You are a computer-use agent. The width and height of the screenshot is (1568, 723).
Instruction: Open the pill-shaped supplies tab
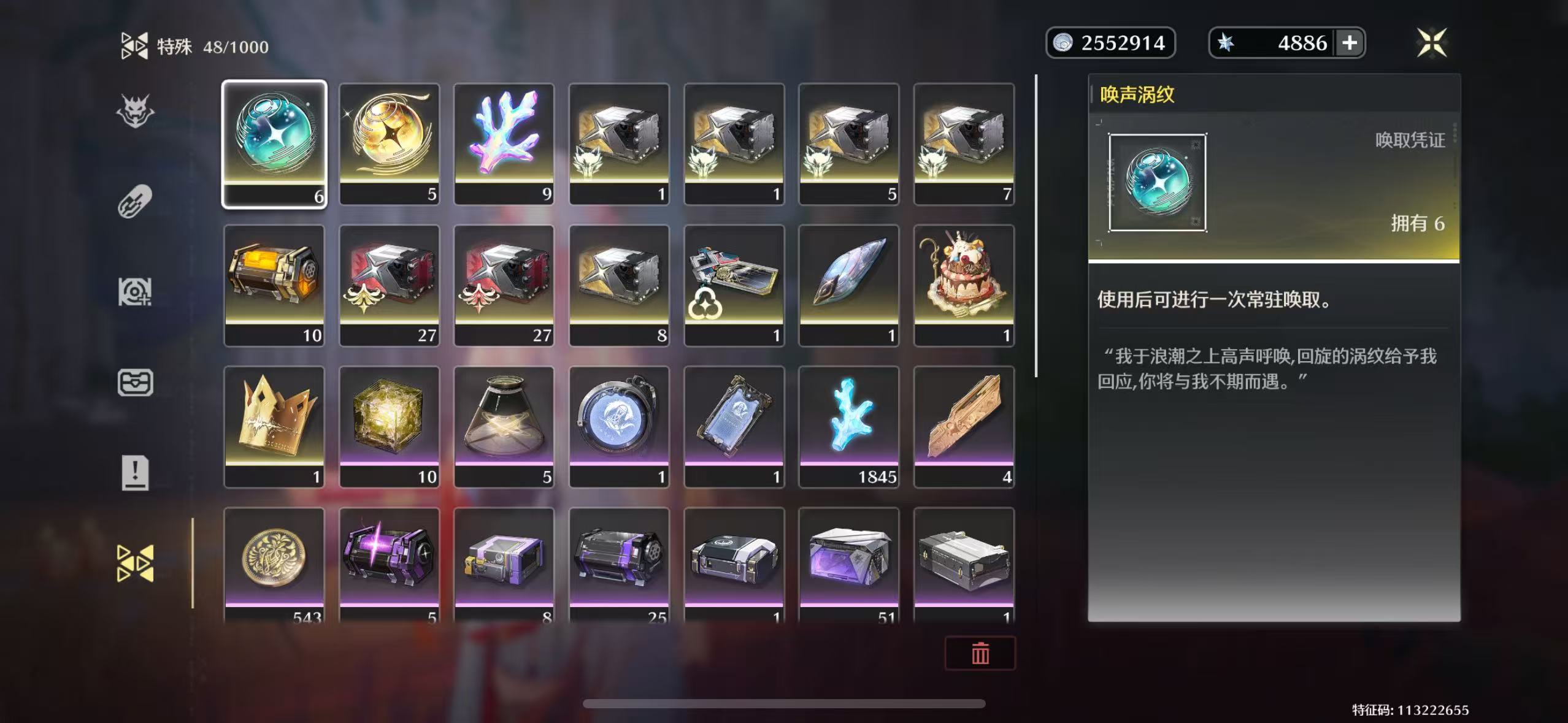pos(135,201)
